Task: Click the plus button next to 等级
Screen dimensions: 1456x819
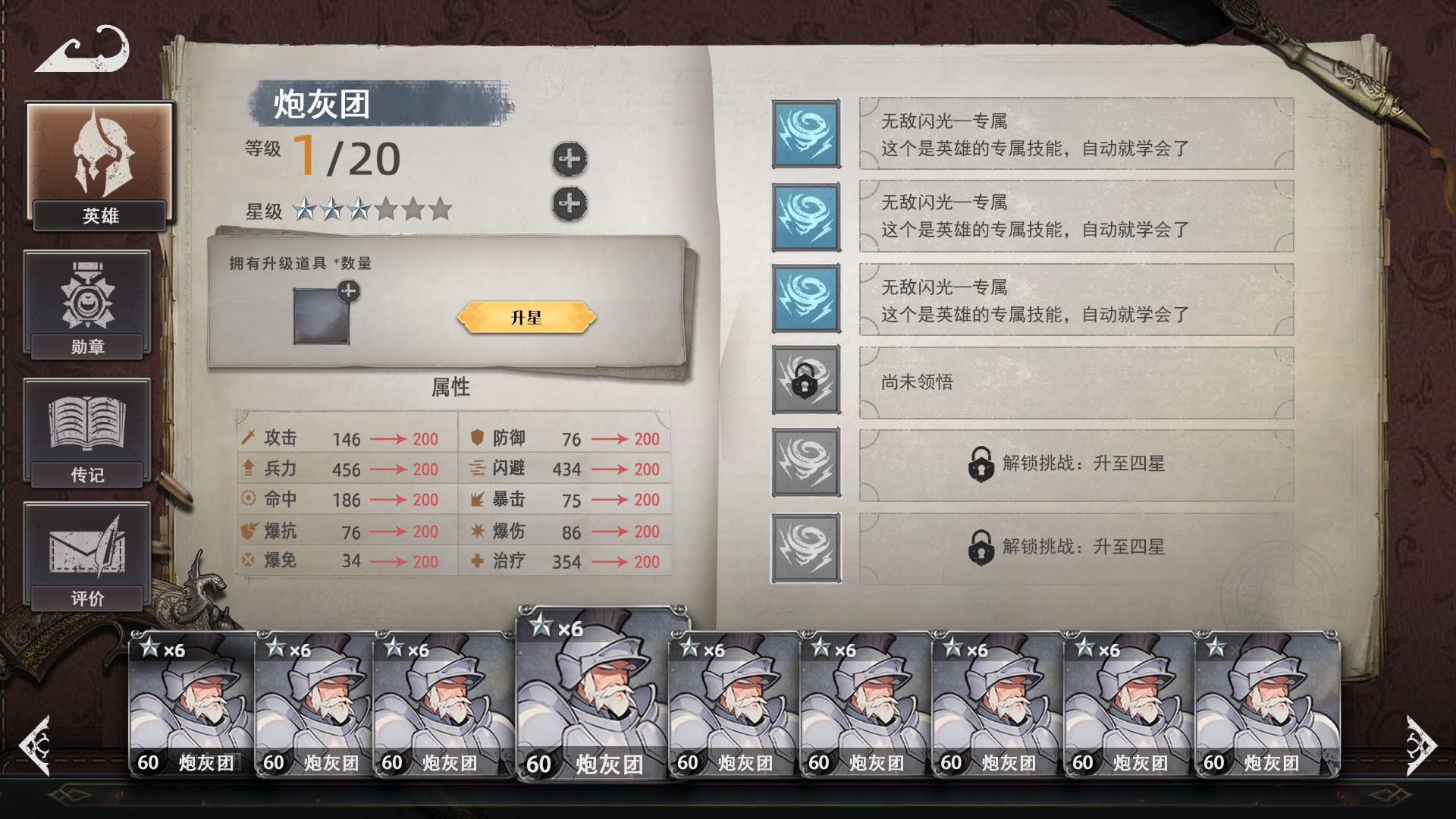Action: [571, 157]
